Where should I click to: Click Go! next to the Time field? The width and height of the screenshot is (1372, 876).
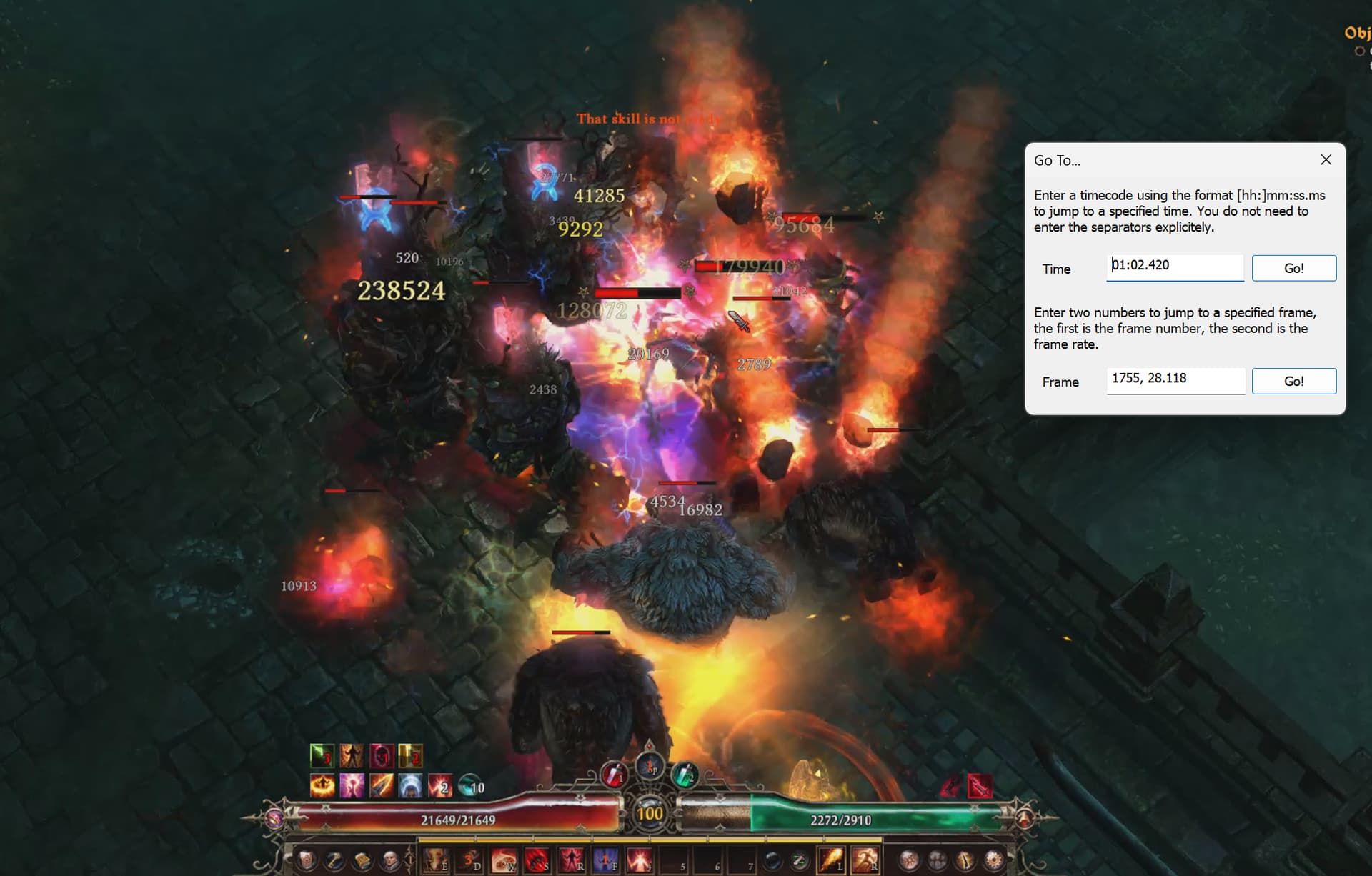(1293, 268)
